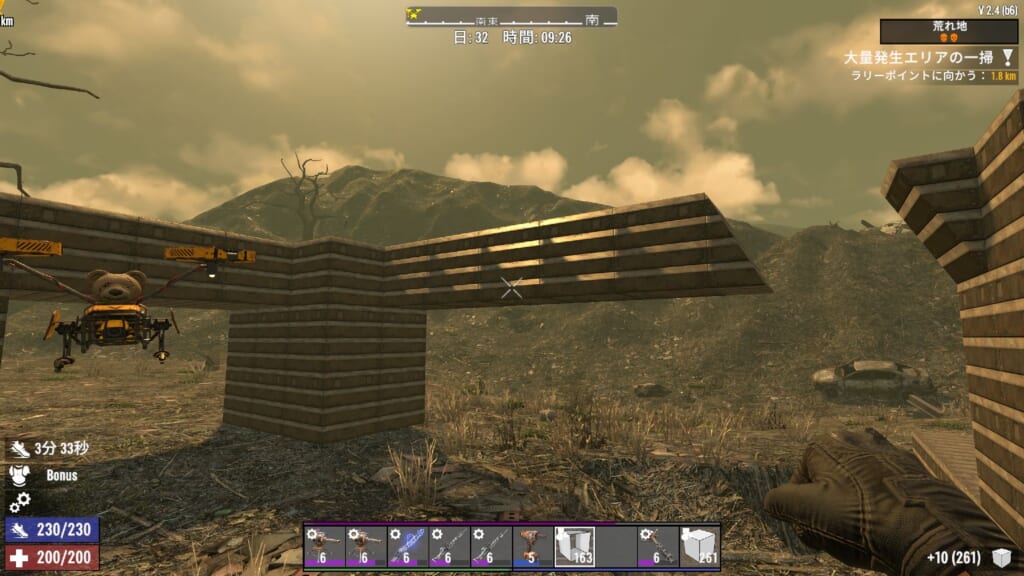Click the armor Bonus buff icon
Viewport: 1024px width, 576px height.
[20, 476]
